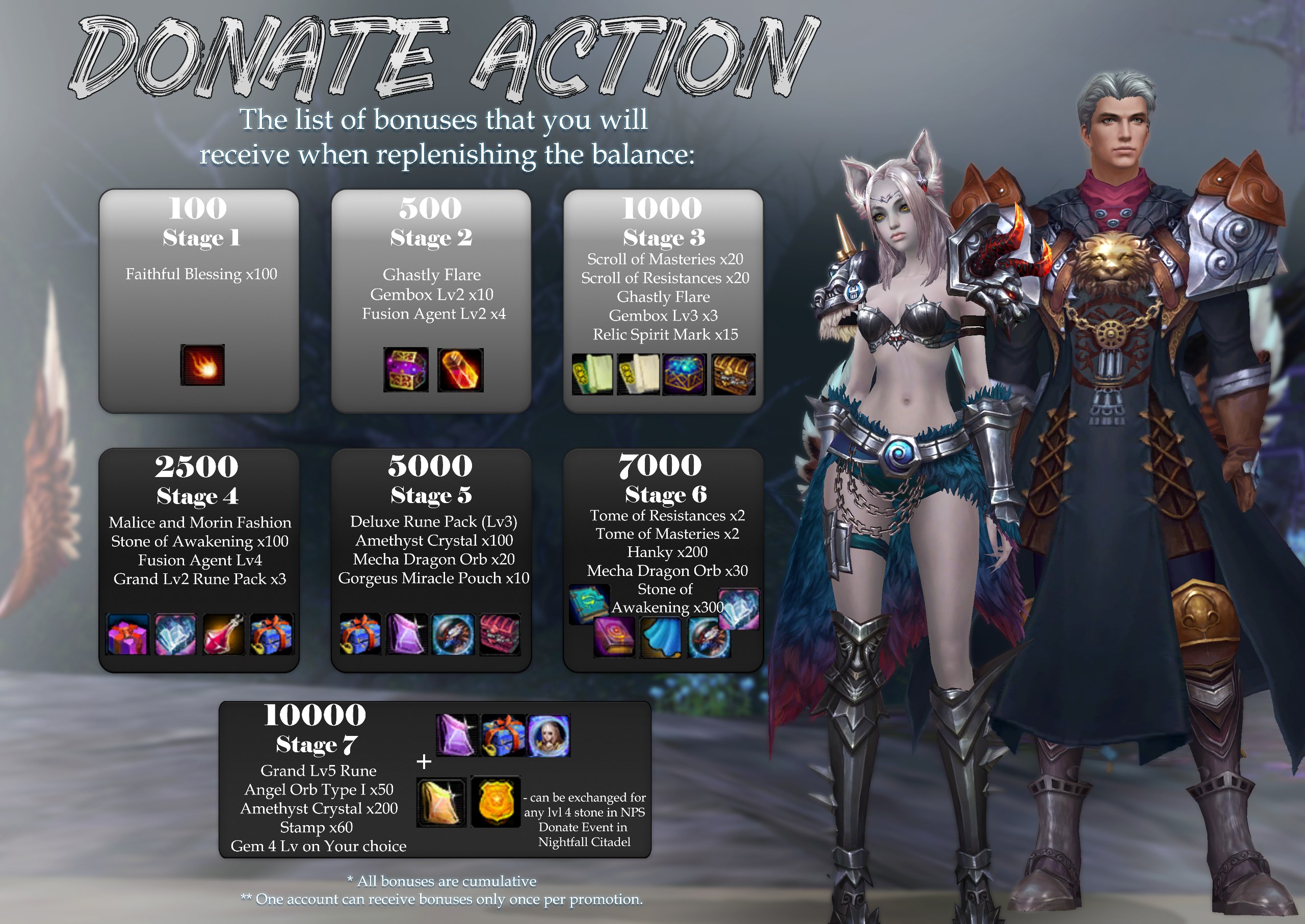Click the orange gem icon in Stage 7

click(441, 802)
